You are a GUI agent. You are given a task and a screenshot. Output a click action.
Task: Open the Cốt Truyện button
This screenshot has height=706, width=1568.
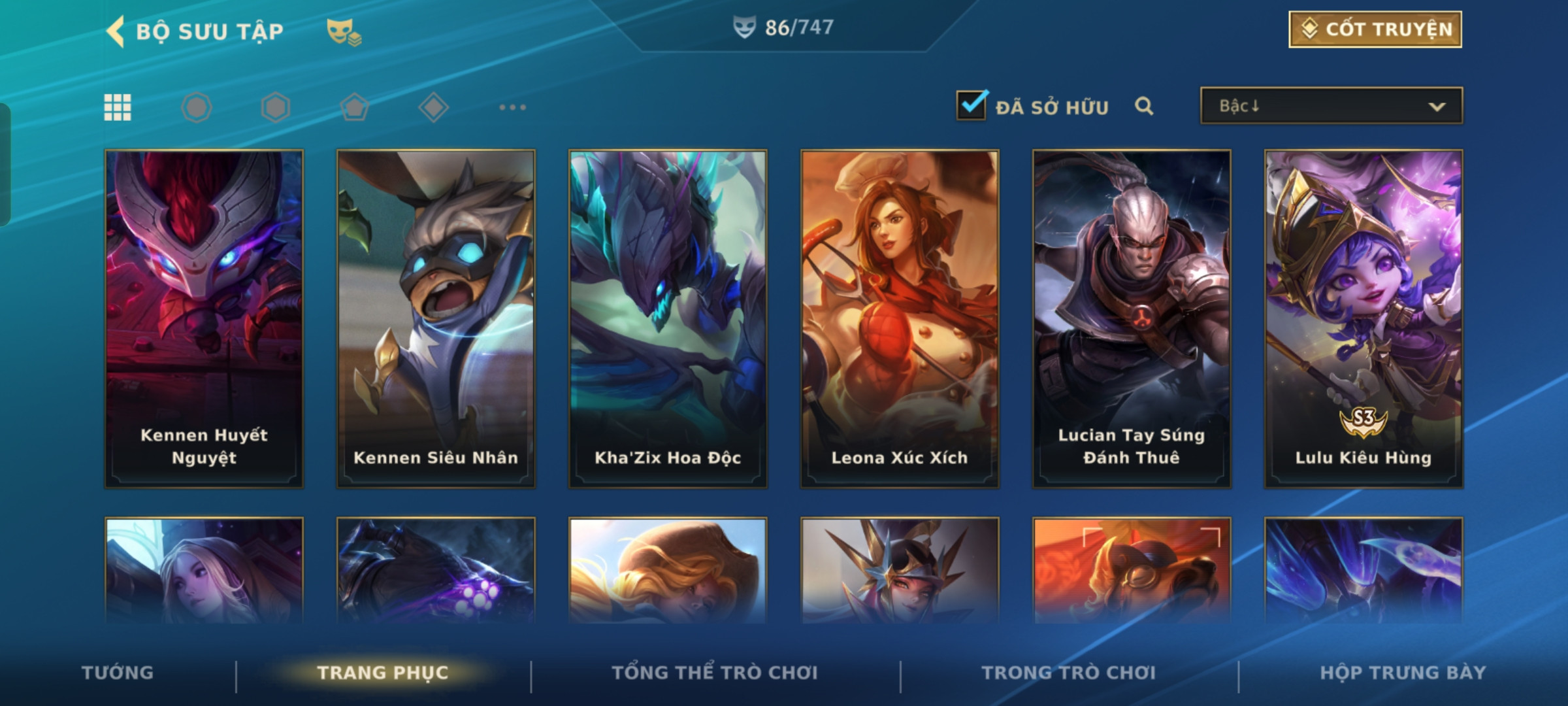coord(1375,29)
